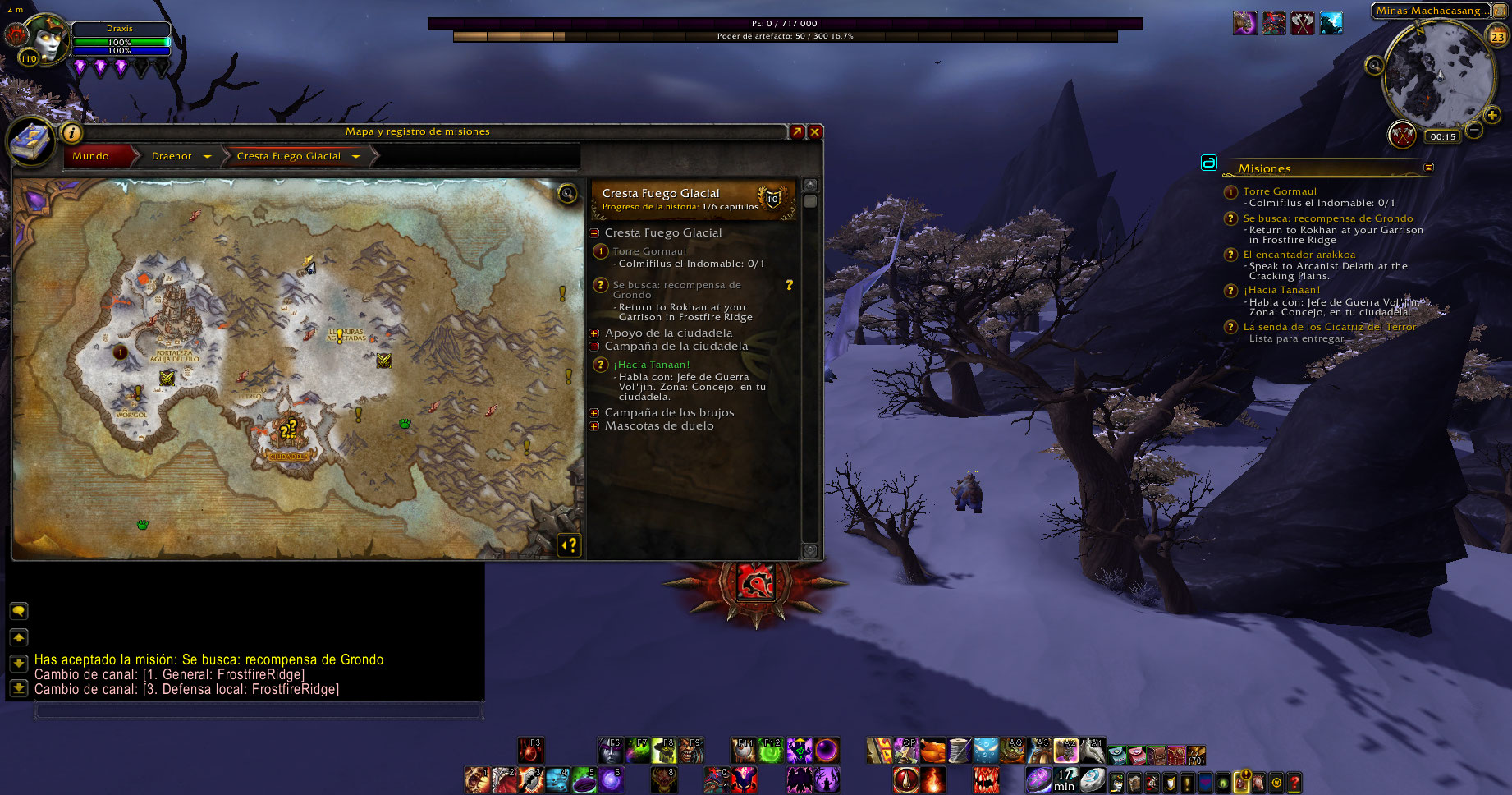Collapse the Cresta Fuego Glacial quest header
Image resolution: width=1512 pixels, height=795 pixels.
point(594,233)
